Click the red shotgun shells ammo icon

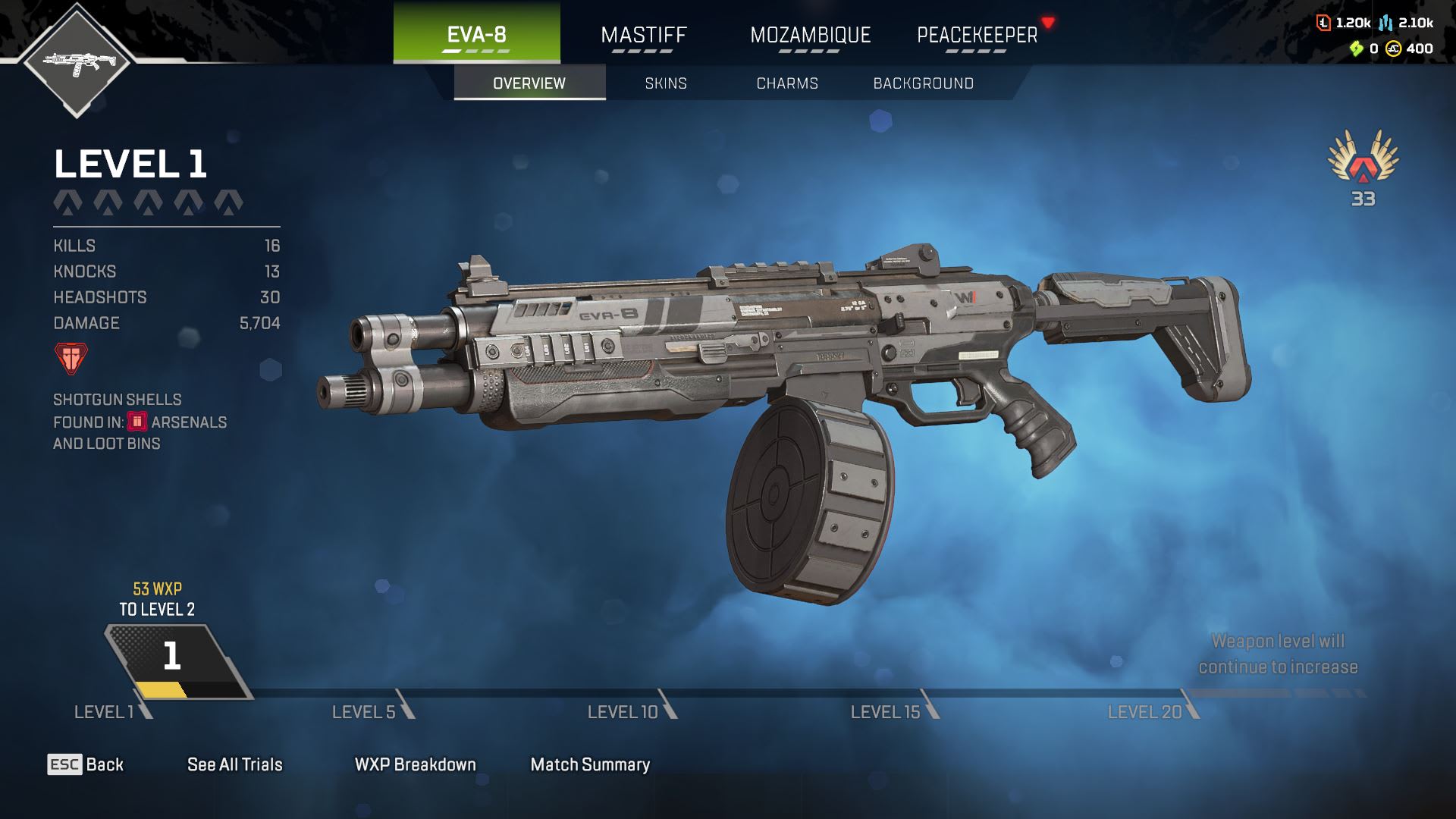(71, 358)
